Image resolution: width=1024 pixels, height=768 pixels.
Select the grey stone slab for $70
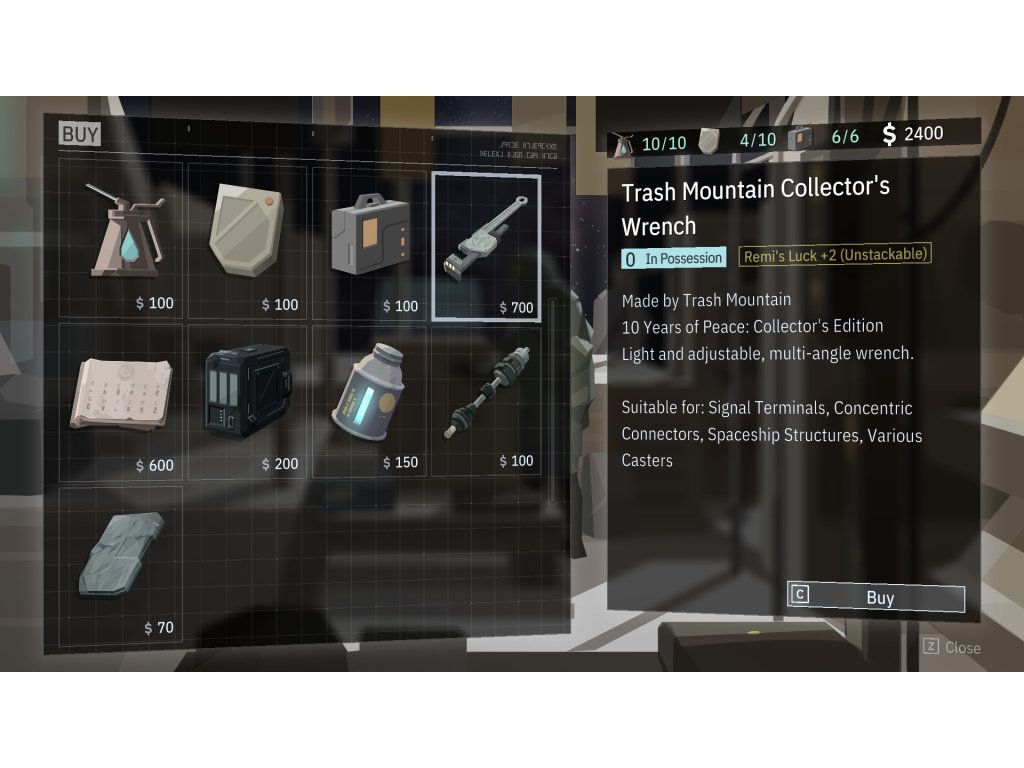[123, 560]
